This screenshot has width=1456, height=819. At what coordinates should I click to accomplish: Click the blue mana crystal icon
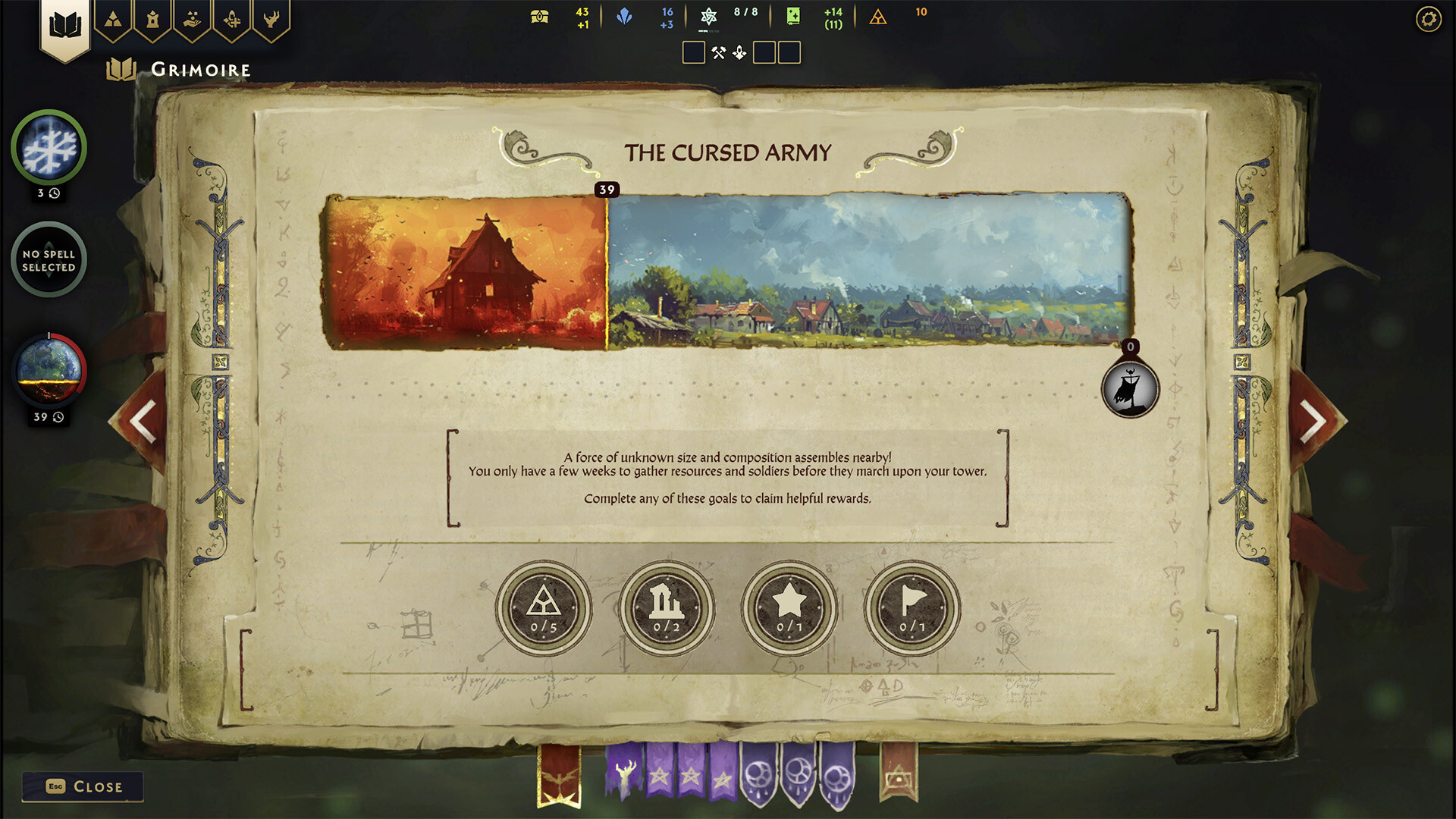coord(623,17)
